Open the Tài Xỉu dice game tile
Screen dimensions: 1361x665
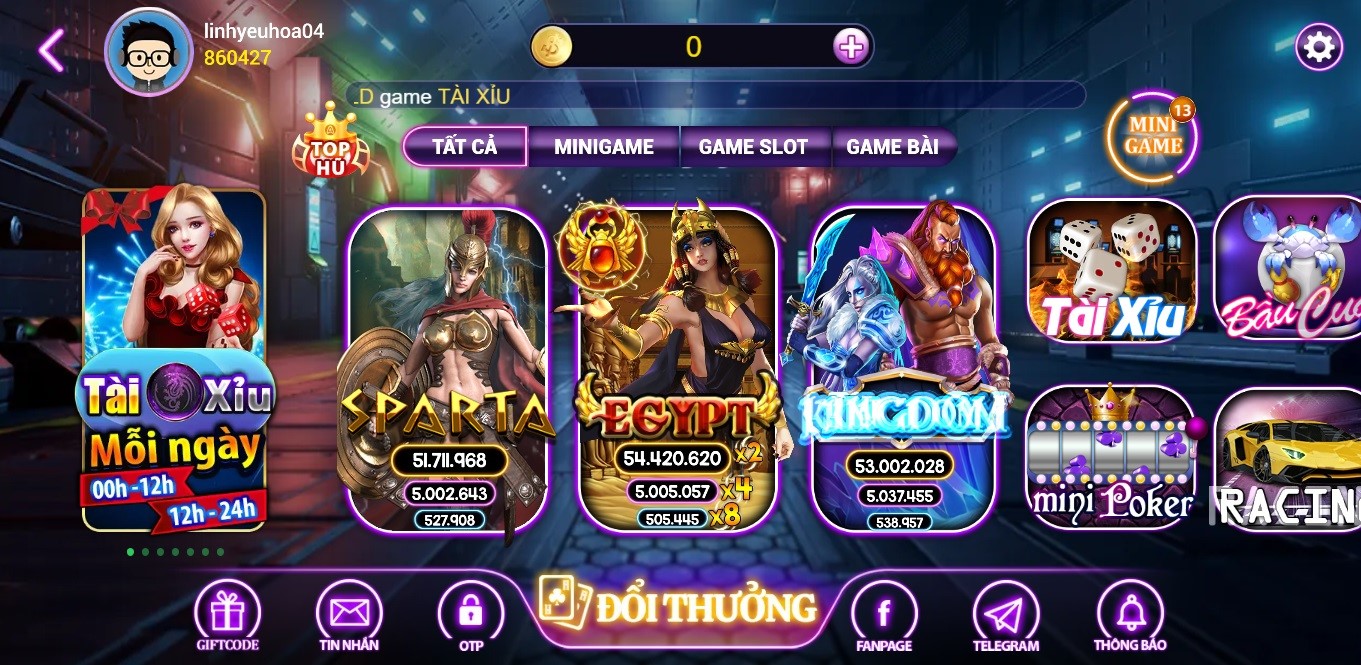[1112, 270]
